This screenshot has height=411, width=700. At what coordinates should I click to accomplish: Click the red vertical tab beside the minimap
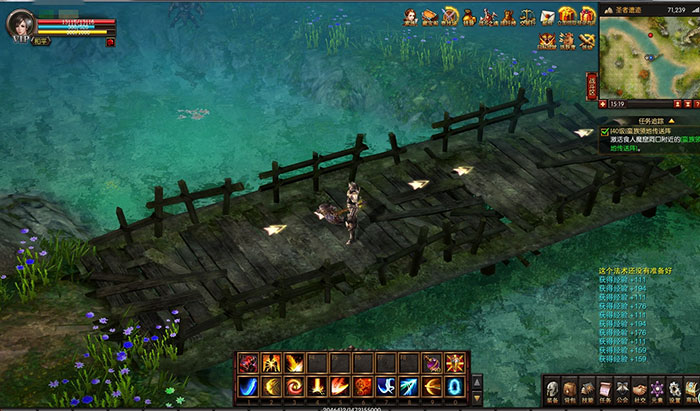click(x=591, y=84)
